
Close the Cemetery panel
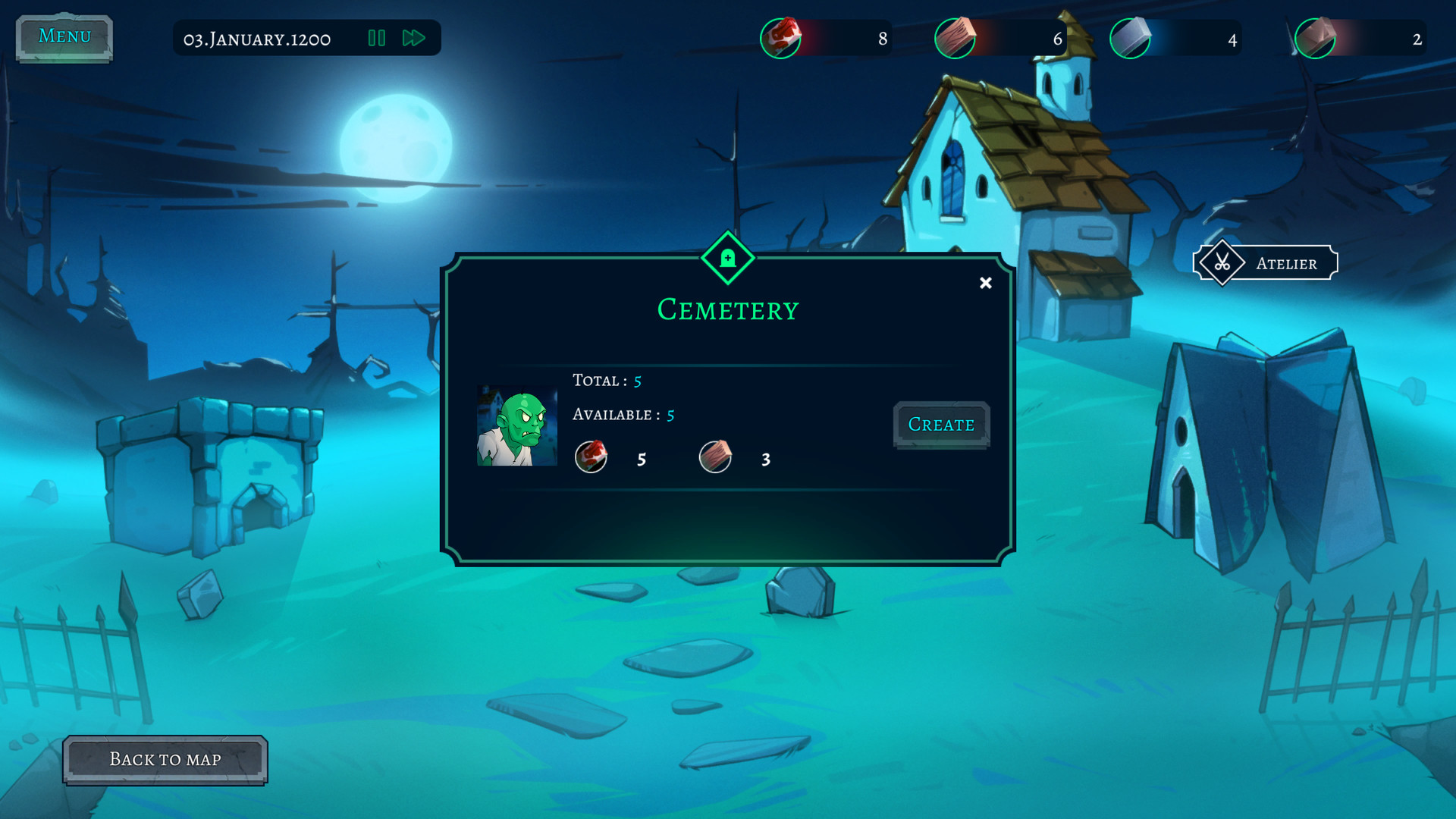[x=985, y=283]
